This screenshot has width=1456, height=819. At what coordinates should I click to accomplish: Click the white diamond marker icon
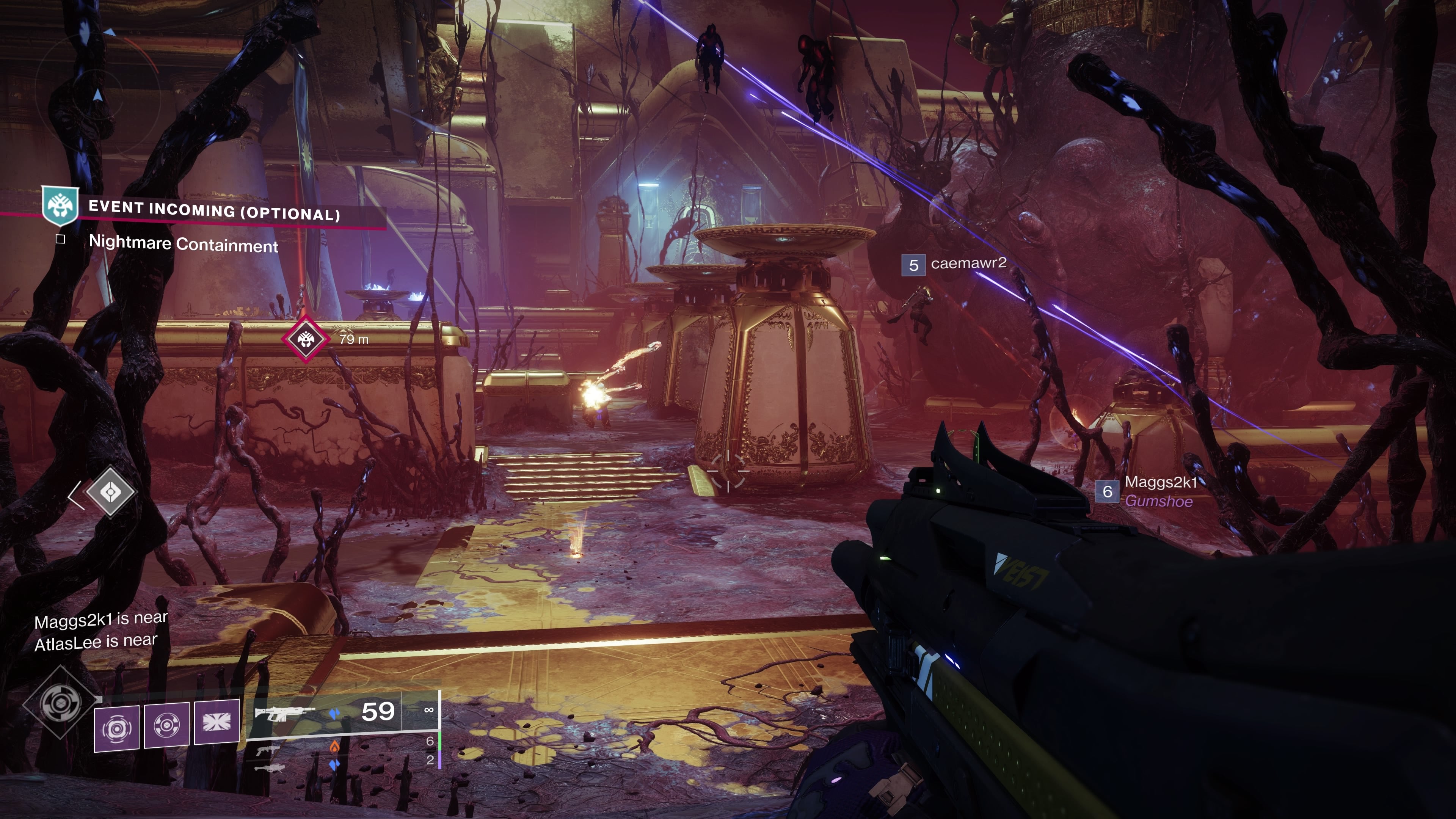(x=110, y=492)
